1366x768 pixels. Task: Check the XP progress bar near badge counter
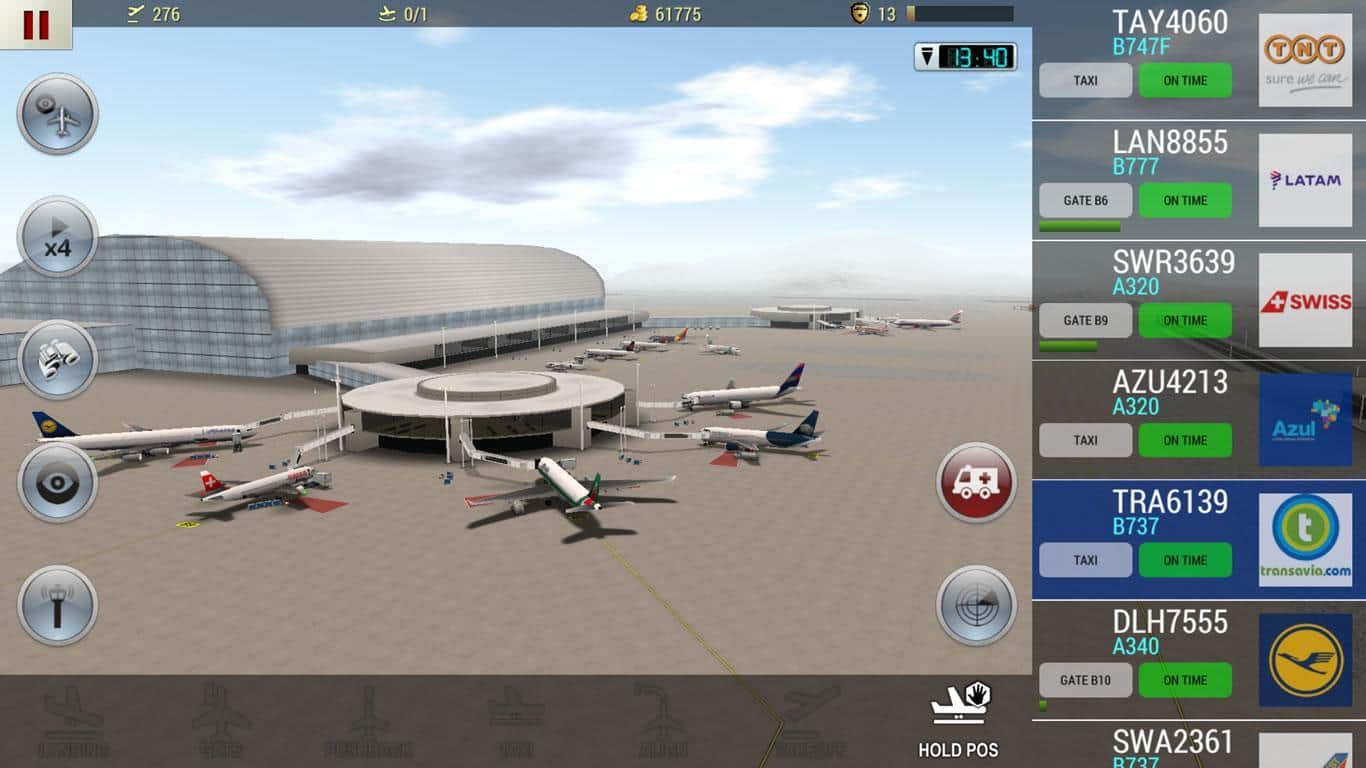point(960,14)
